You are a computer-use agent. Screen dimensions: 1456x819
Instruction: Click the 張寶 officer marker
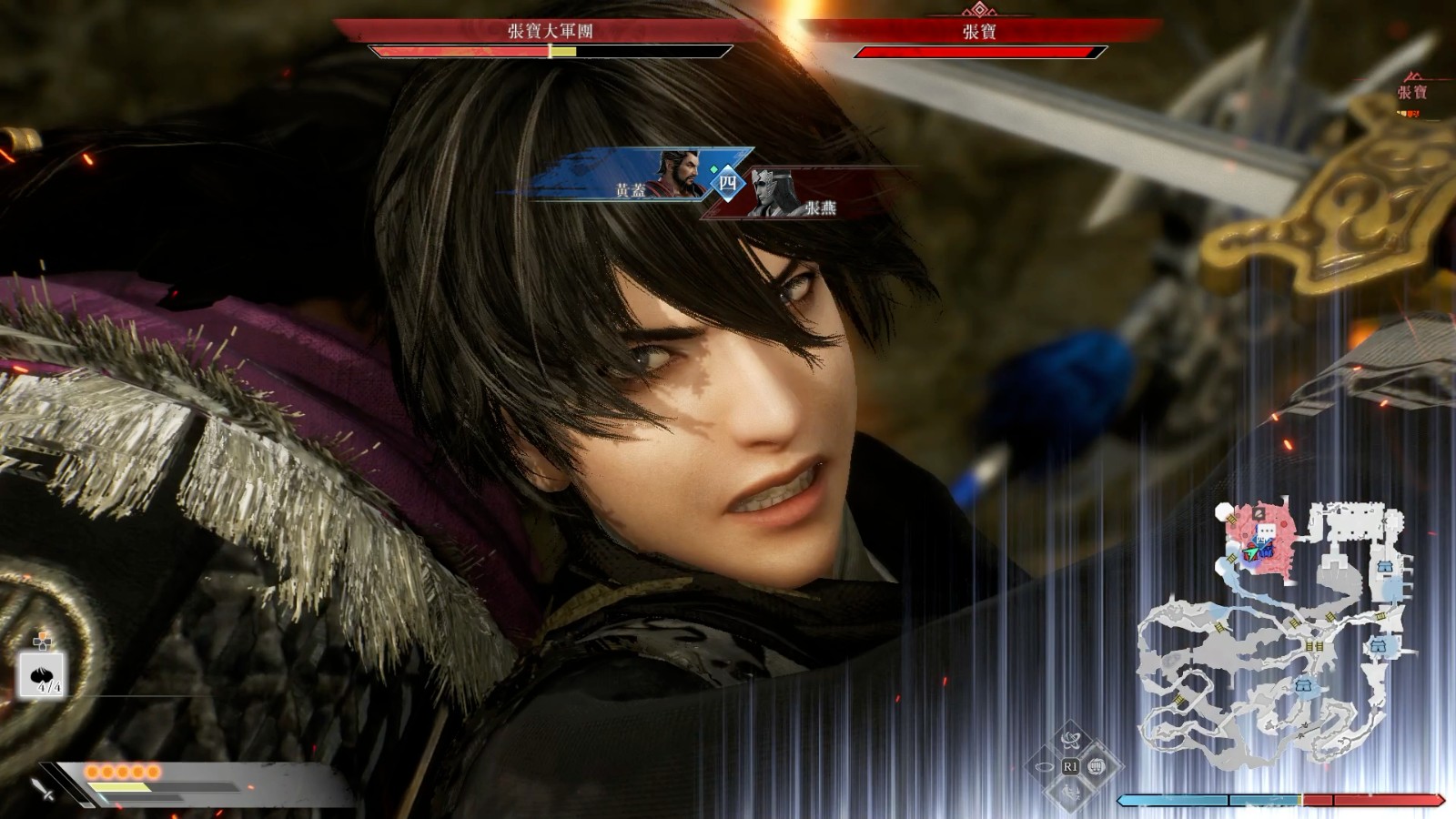tap(1411, 92)
